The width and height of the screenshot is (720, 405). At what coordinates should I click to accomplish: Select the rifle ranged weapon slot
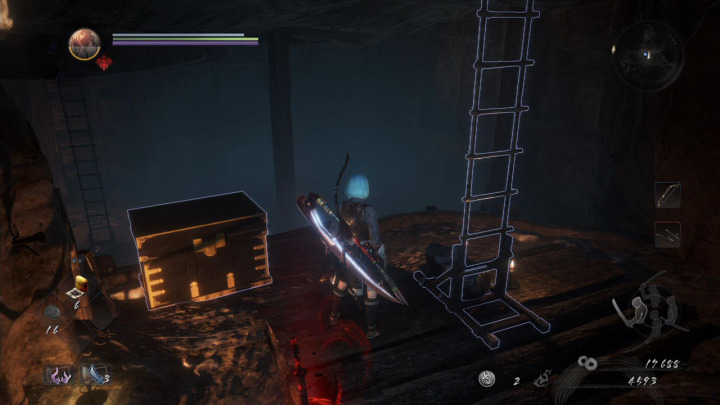[x=667, y=234]
